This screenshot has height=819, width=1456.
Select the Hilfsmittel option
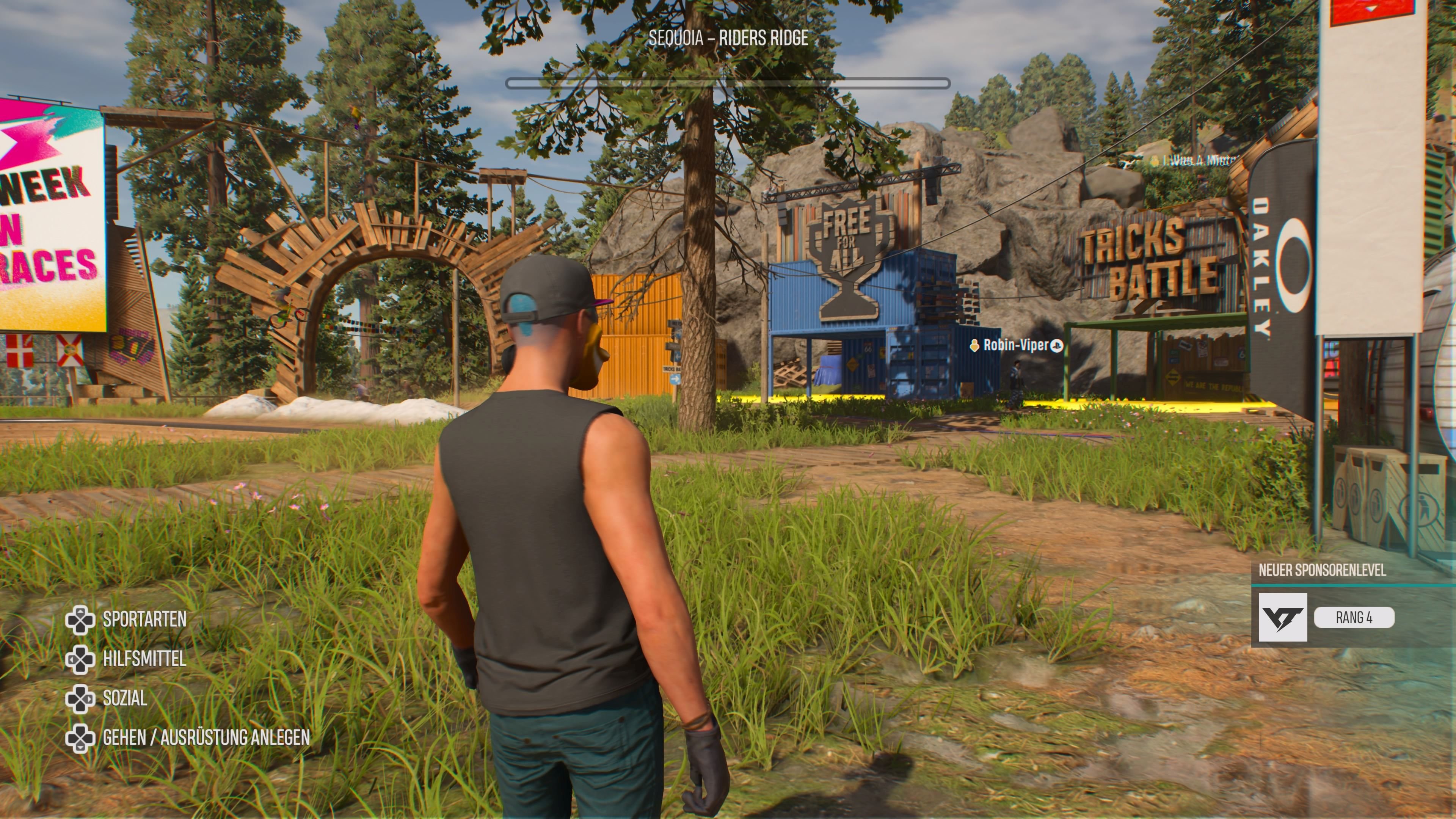pyautogui.click(x=144, y=659)
